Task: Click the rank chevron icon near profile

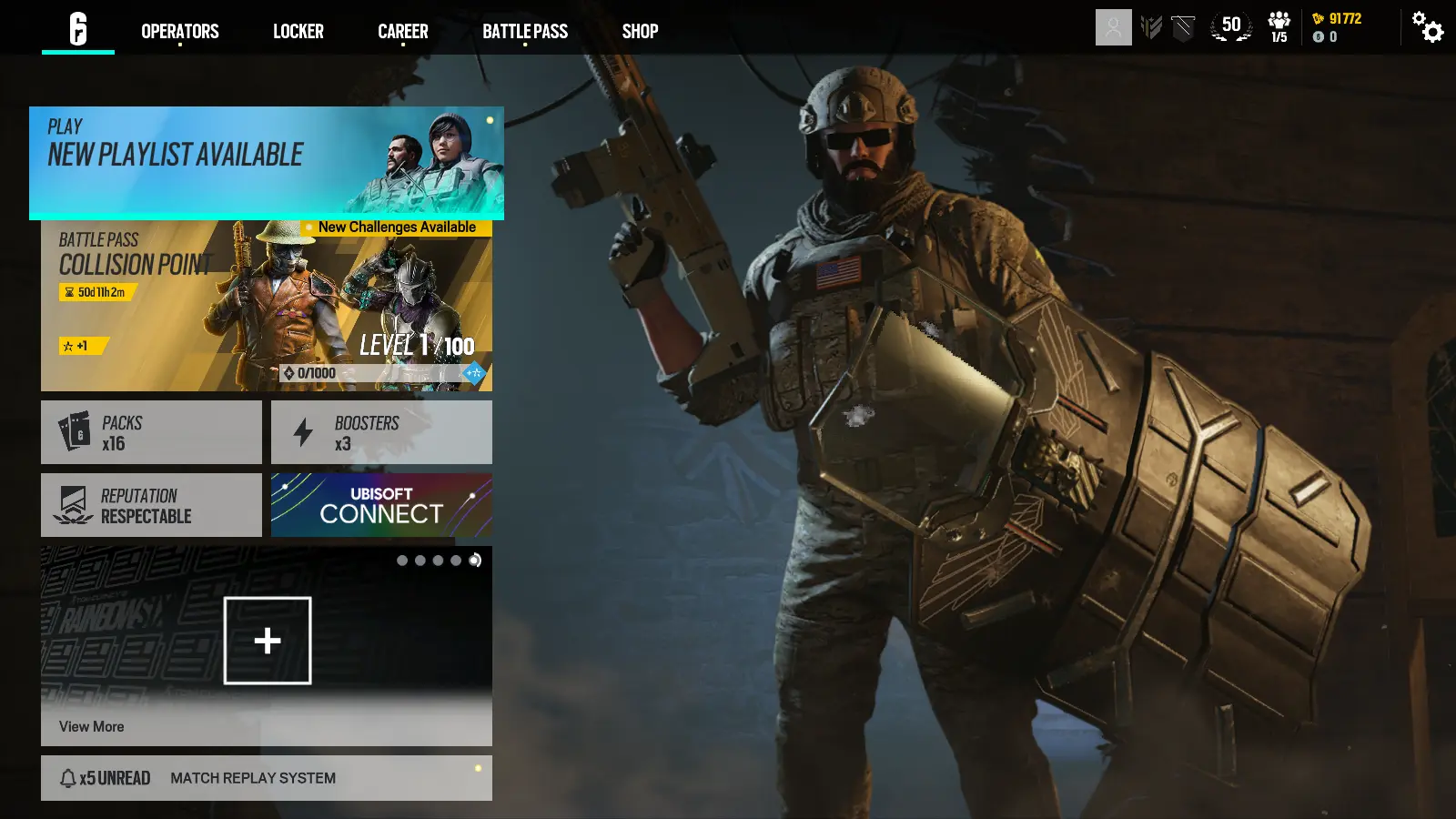Action: click(1152, 25)
